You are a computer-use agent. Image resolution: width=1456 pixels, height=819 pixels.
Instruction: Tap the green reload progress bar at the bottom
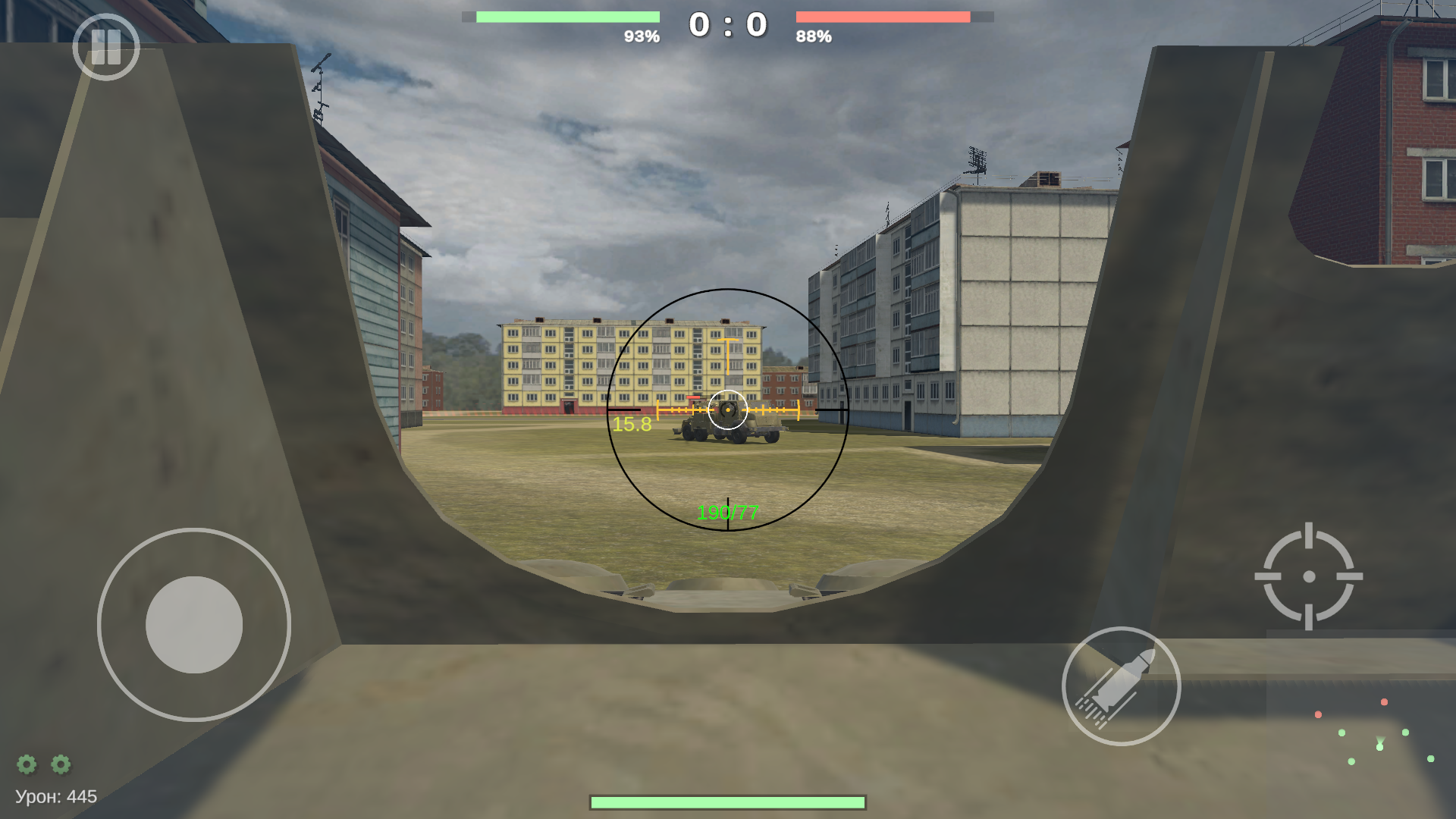point(727,800)
